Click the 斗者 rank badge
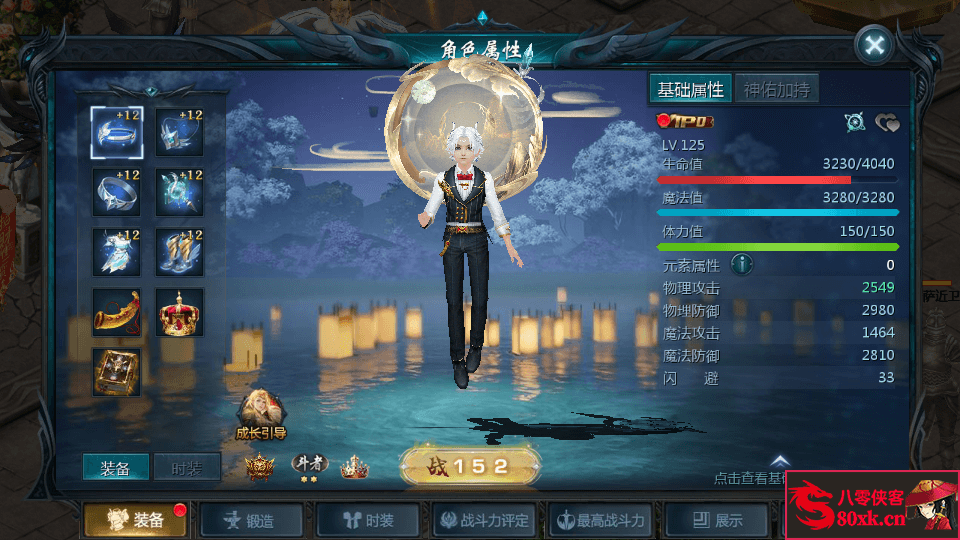 (310, 465)
